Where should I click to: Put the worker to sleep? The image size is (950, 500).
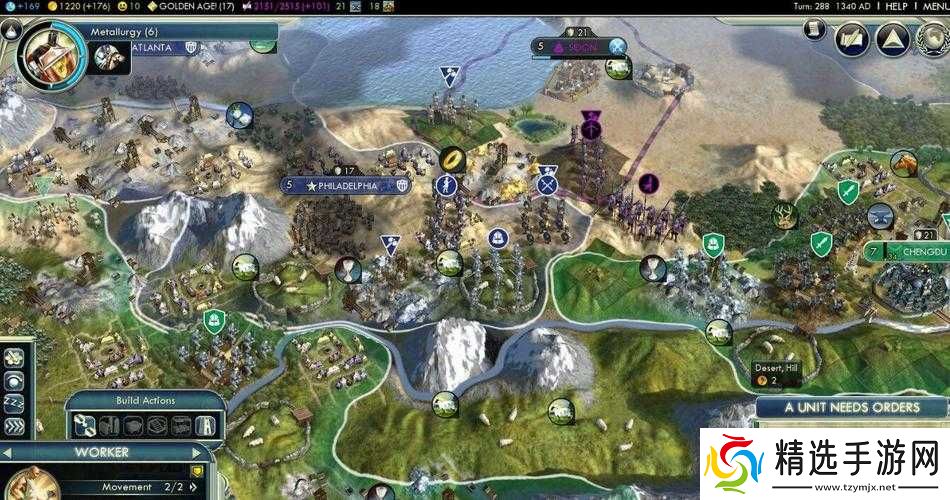click(x=14, y=402)
